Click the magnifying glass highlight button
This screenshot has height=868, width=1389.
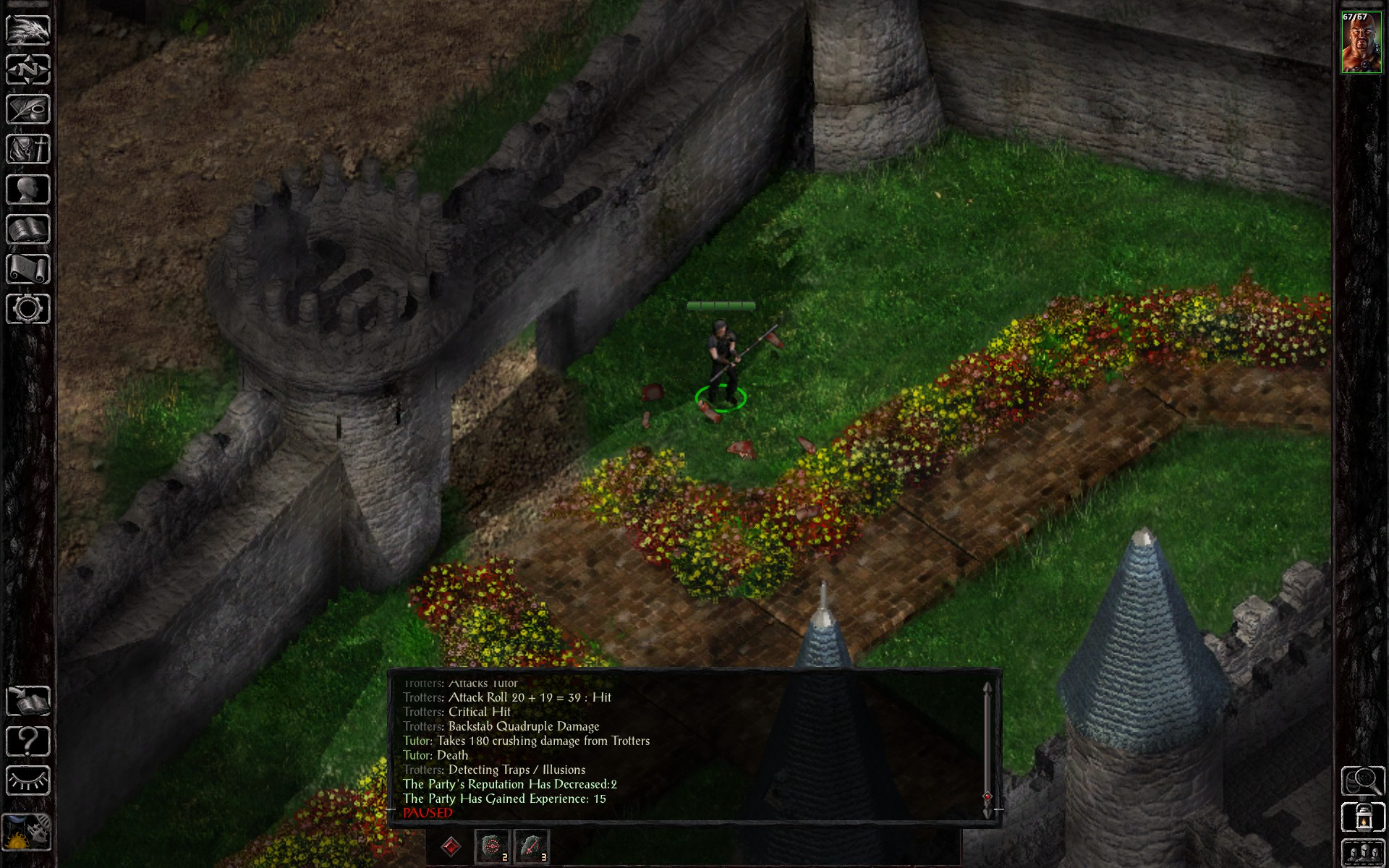point(1363,780)
